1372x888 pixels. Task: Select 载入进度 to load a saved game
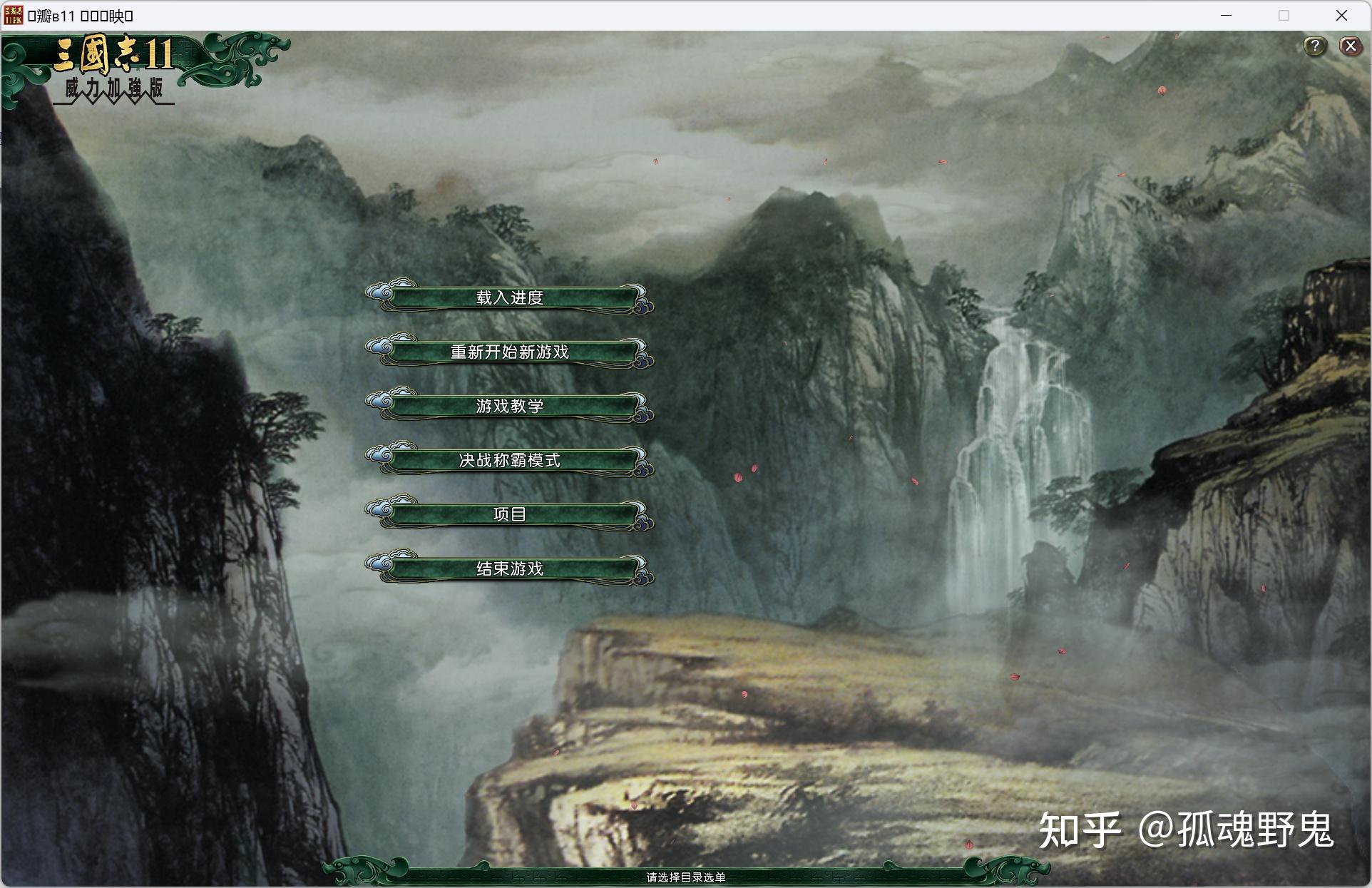click(x=508, y=298)
